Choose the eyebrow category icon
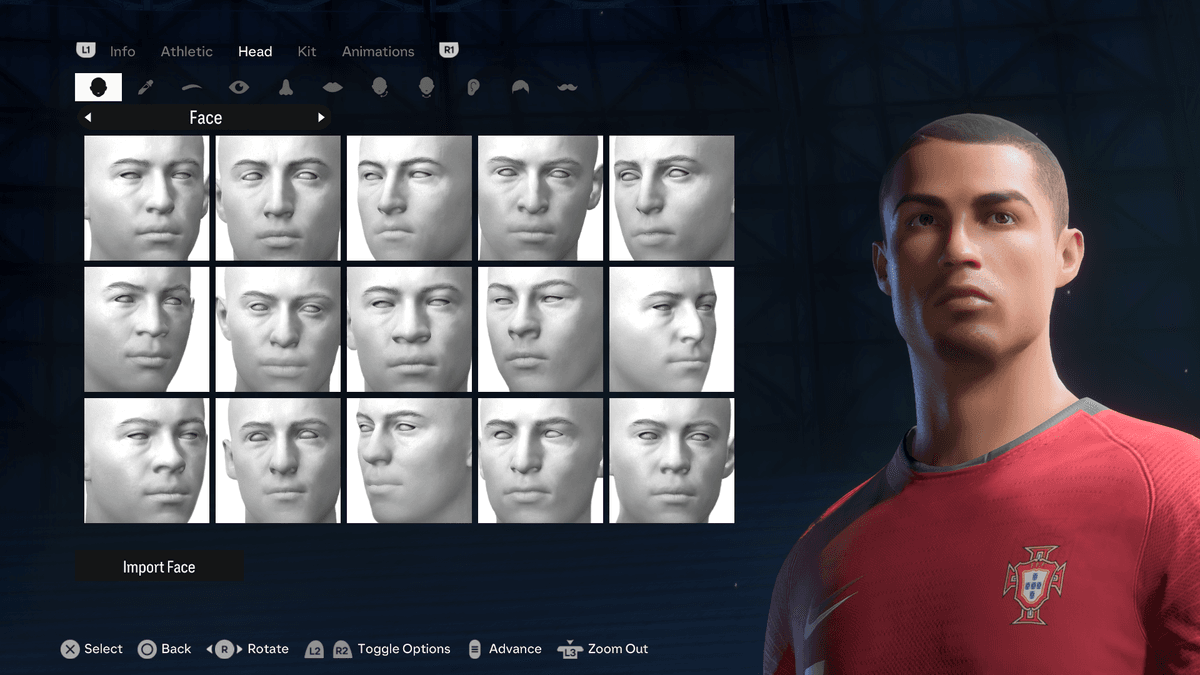 tap(192, 87)
